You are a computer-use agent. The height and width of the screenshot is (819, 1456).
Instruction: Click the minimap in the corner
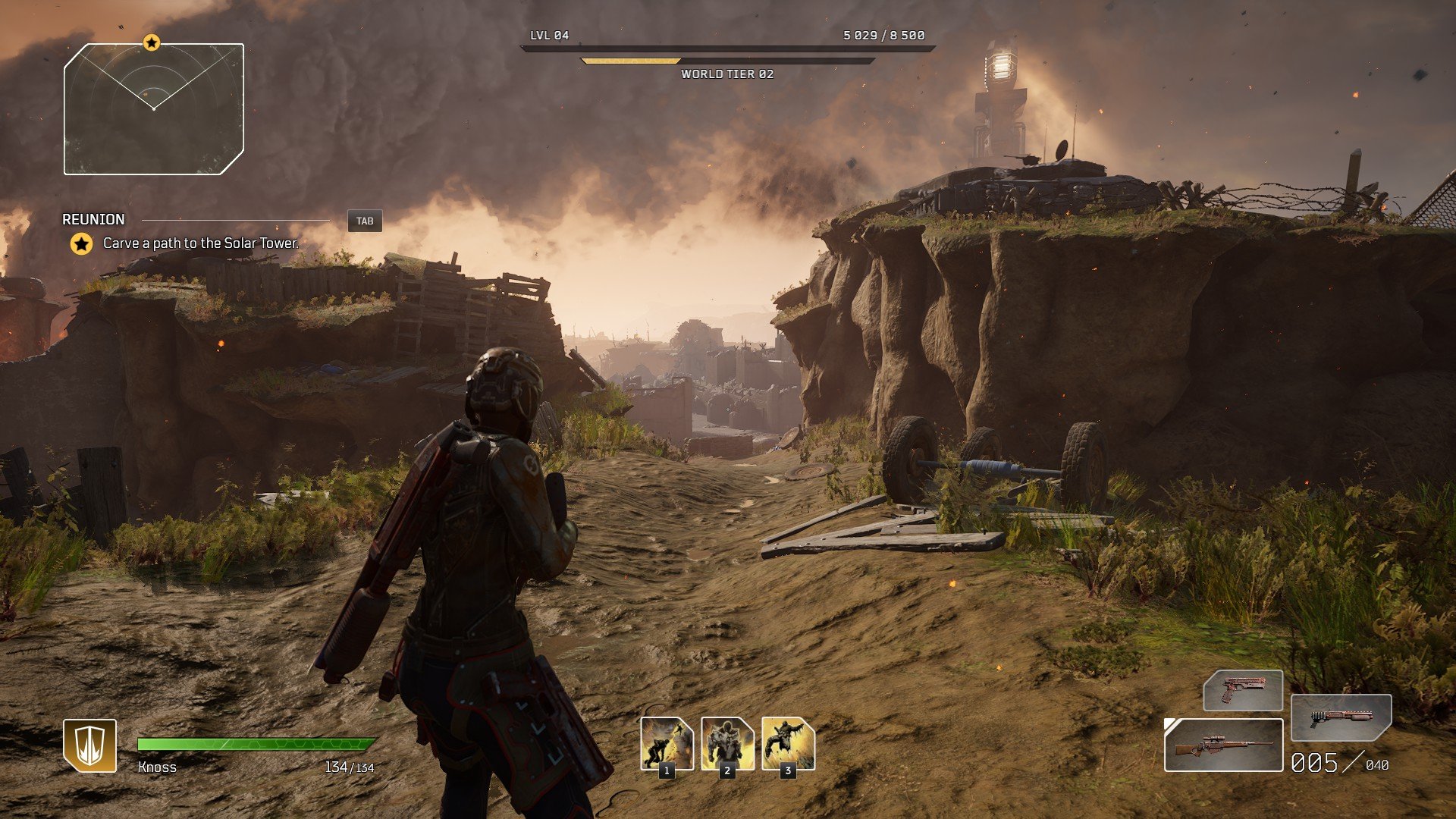(x=154, y=110)
